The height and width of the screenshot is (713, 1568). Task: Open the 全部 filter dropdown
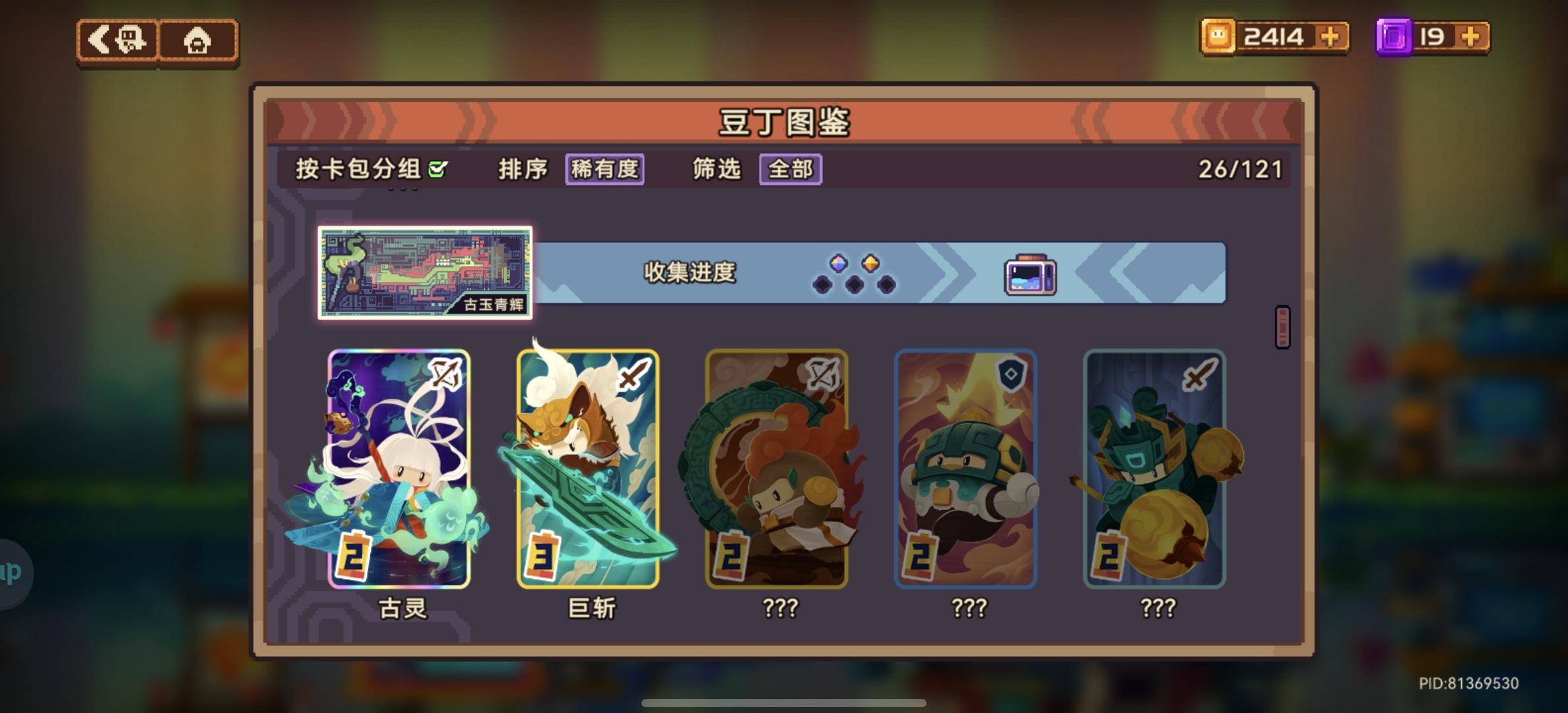[789, 169]
